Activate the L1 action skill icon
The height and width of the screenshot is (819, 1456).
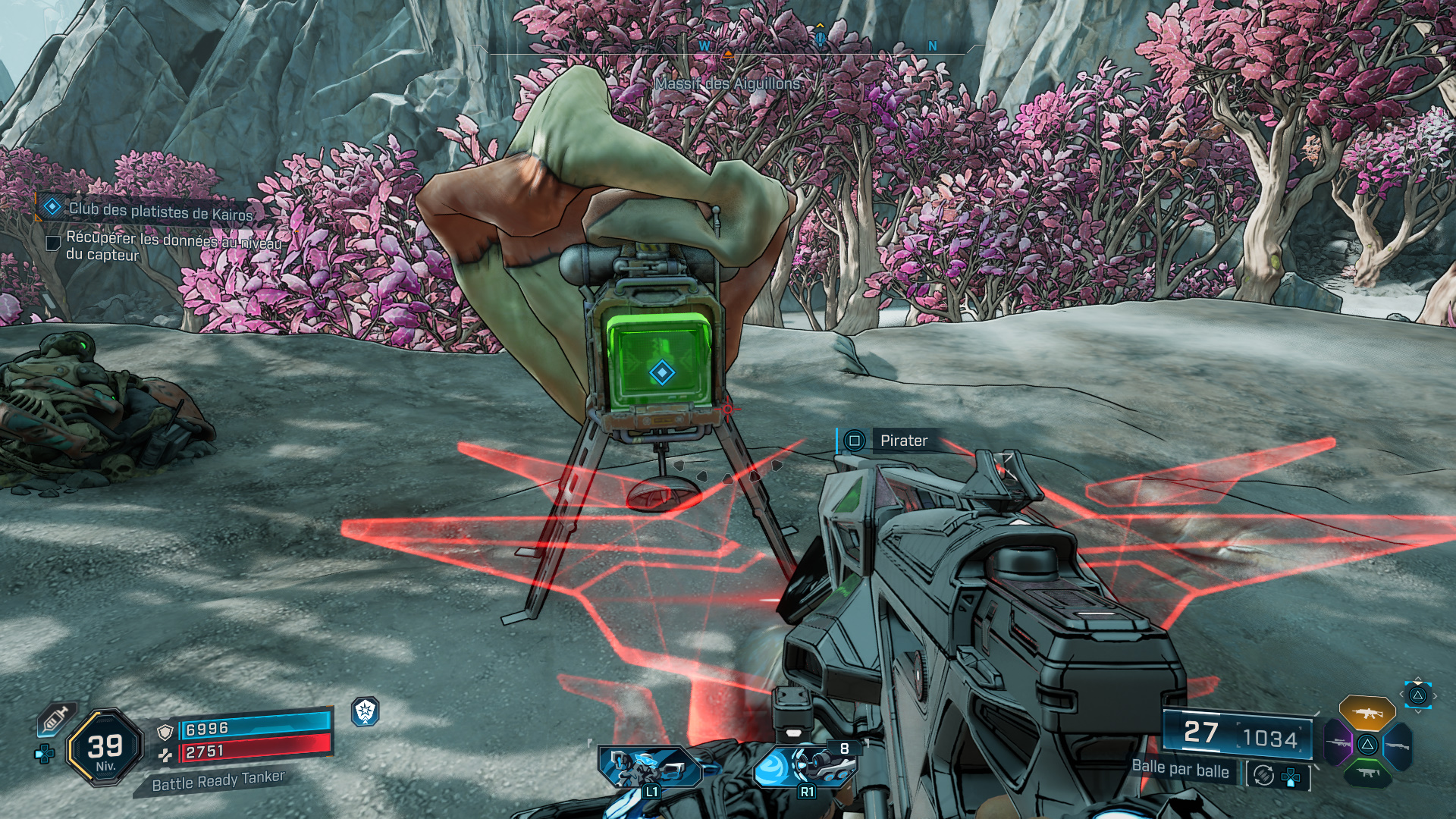click(649, 767)
